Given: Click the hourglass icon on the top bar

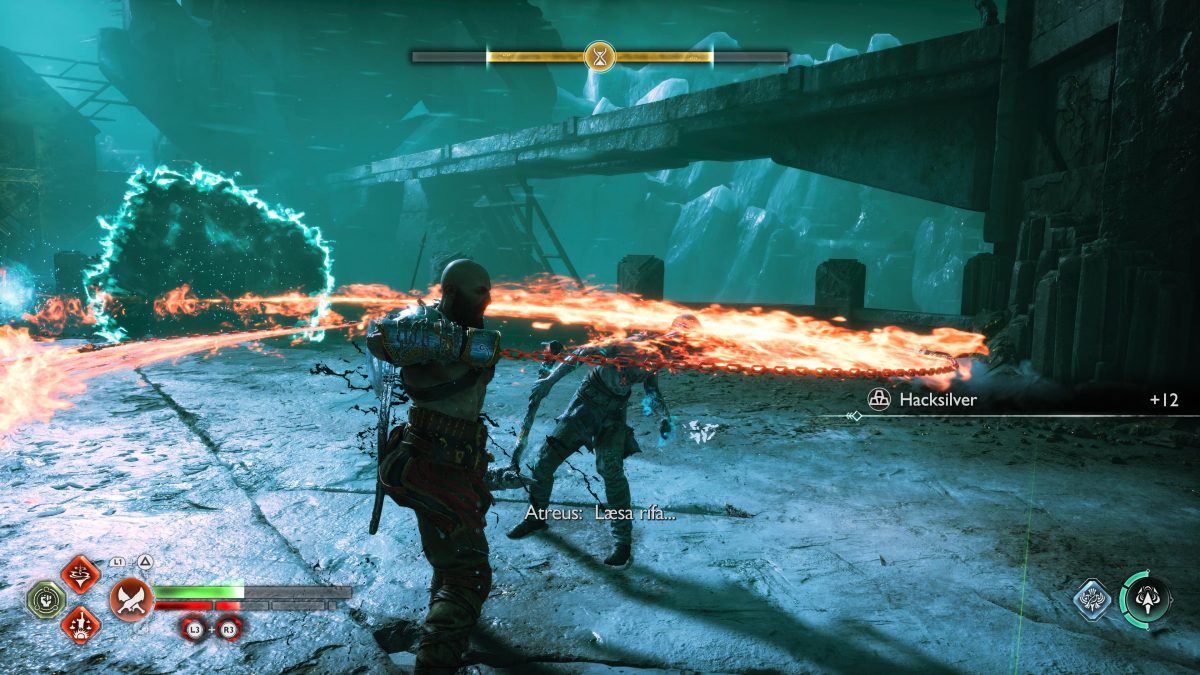Looking at the screenshot, I should pyautogui.click(x=600, y=56).
